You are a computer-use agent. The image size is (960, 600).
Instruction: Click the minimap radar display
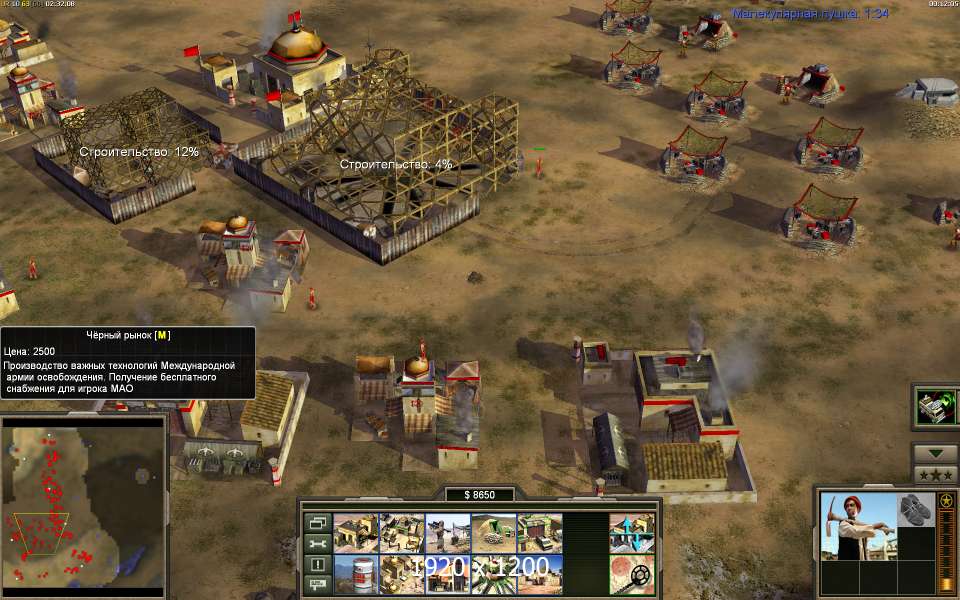tap(83, 503)
